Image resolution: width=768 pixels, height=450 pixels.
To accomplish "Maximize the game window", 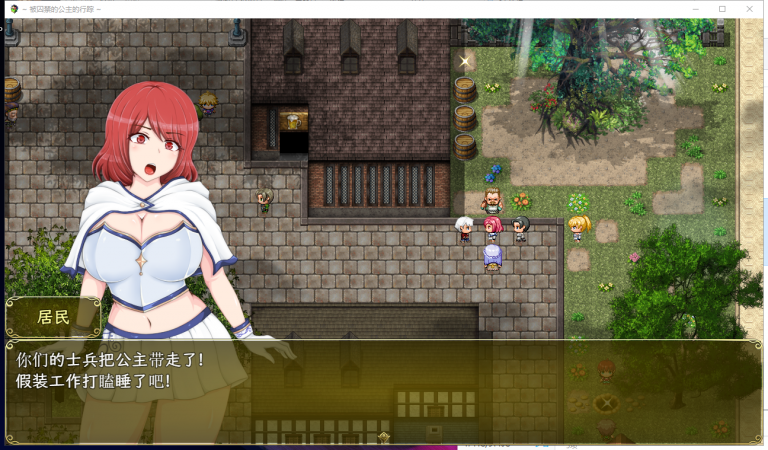I will 722,9.
